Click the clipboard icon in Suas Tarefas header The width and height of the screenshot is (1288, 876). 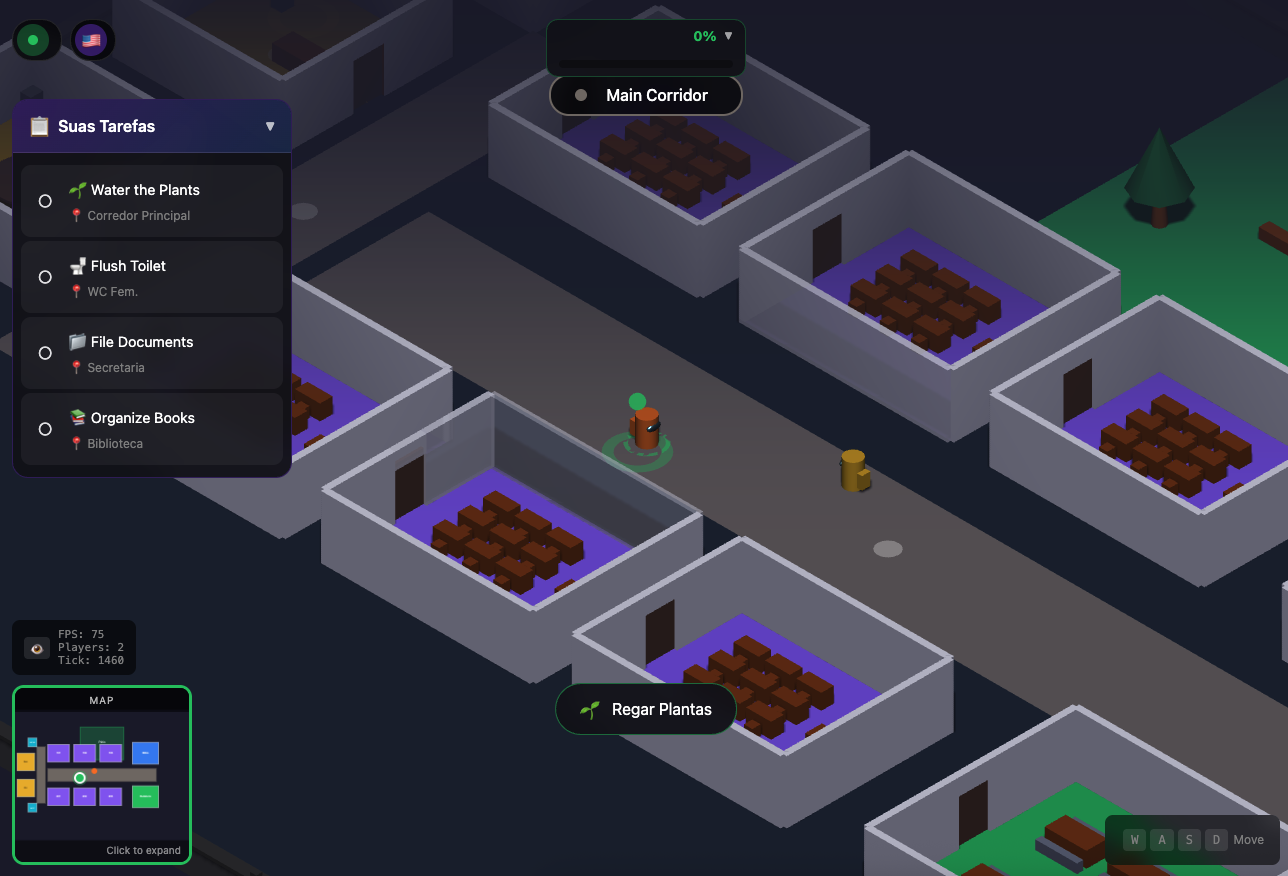pos(39,126)
